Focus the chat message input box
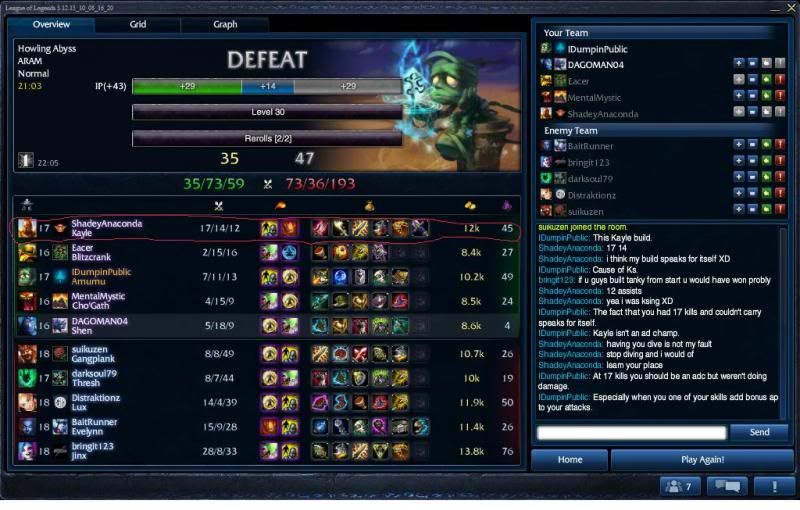This screenshot has height=510, width=800. coord(631,433)
